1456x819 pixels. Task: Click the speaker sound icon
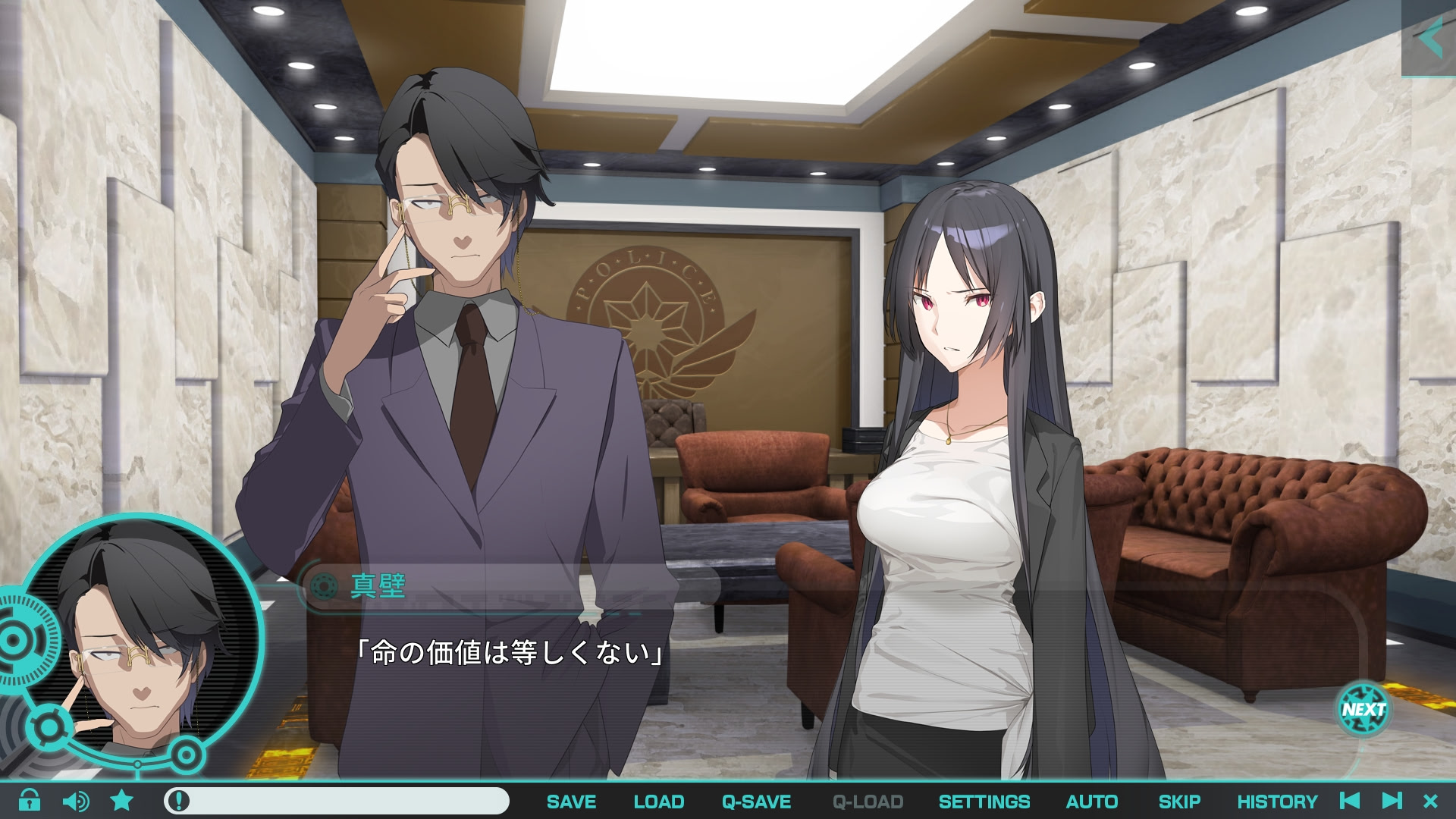pos(75,801)
